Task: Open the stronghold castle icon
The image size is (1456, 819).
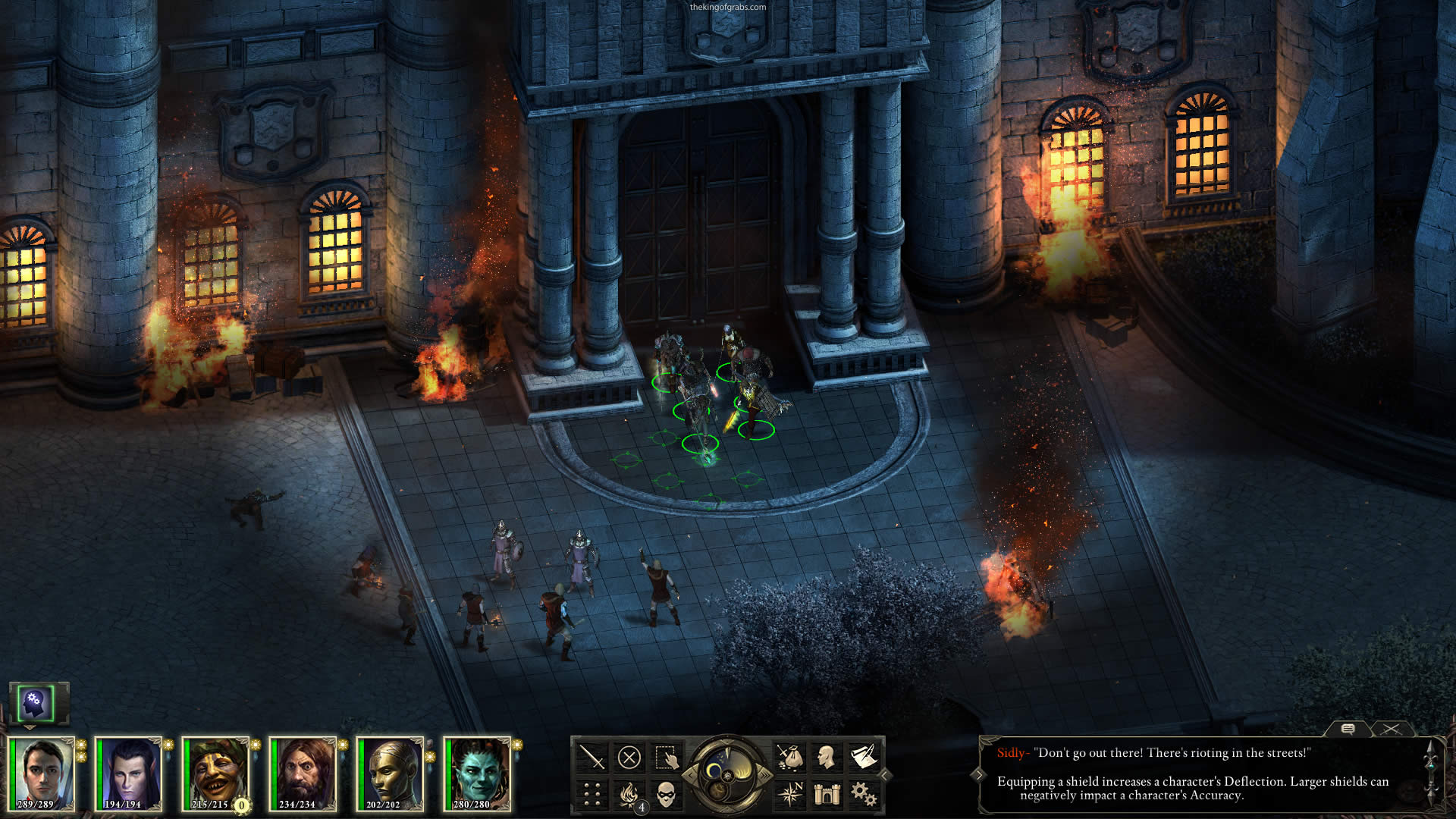Action: [827, 795]
